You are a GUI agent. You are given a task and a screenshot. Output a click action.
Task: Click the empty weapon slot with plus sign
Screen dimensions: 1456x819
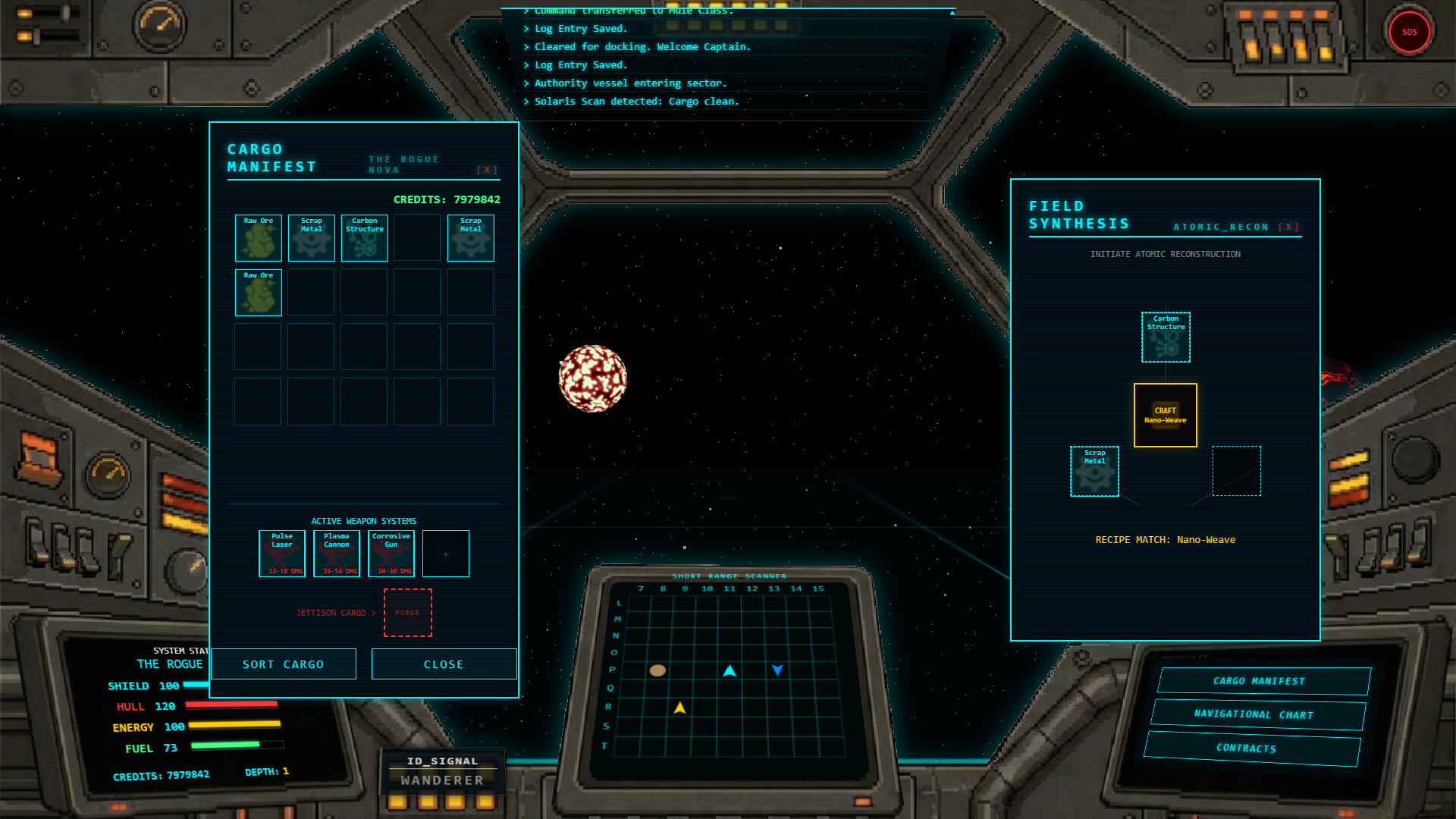[446, 554]
